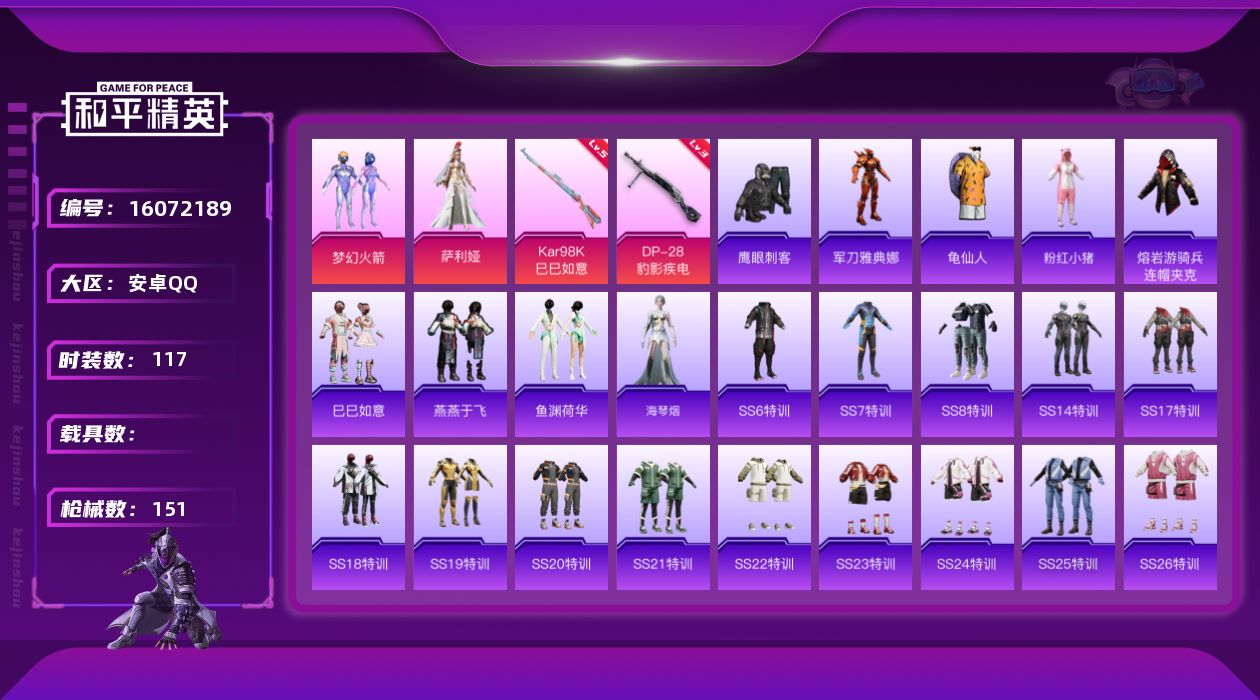The width and height of the screenshot is (1260, 700).
Task: Select the SS23特训 red outfit card
Action: click(865, 517)
